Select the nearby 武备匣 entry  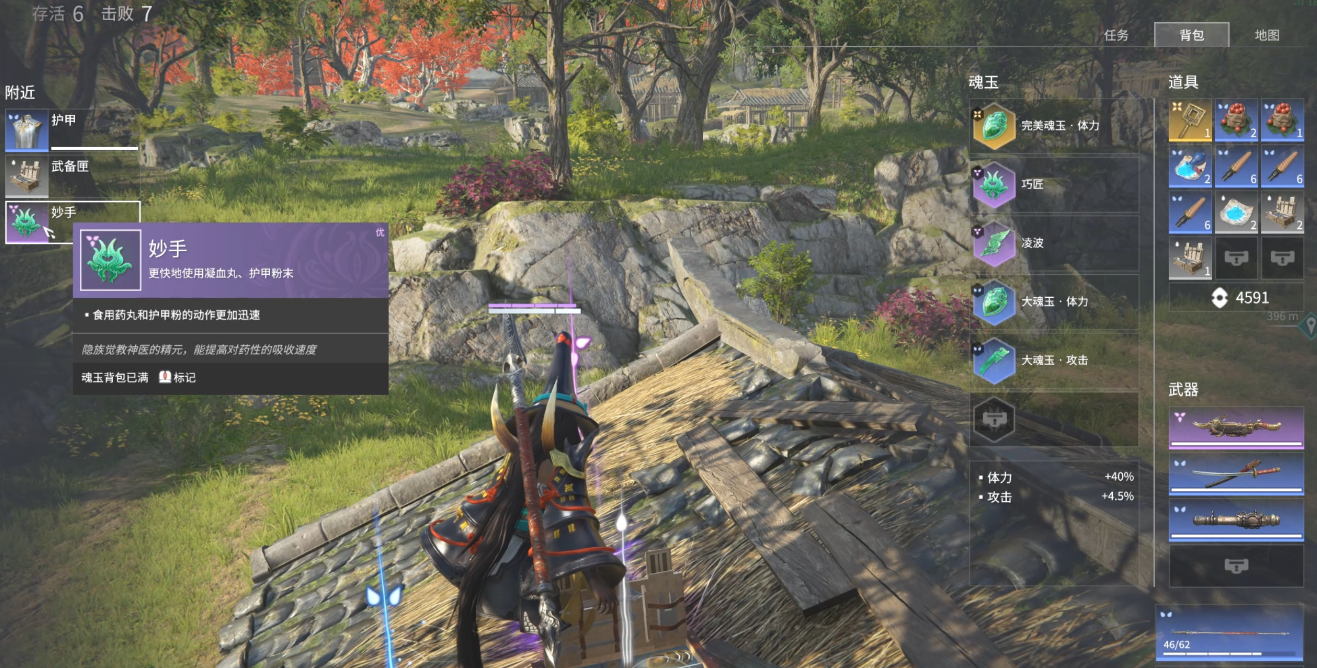[x=70, y=176]
